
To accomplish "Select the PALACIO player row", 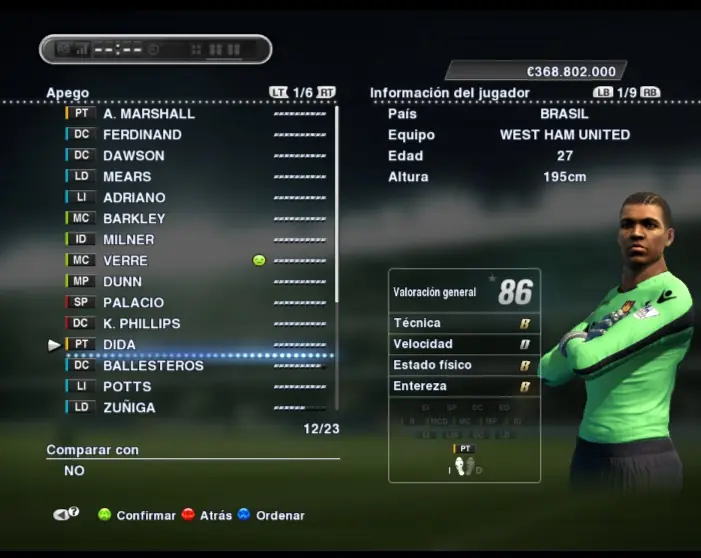I will pos(133,303).
